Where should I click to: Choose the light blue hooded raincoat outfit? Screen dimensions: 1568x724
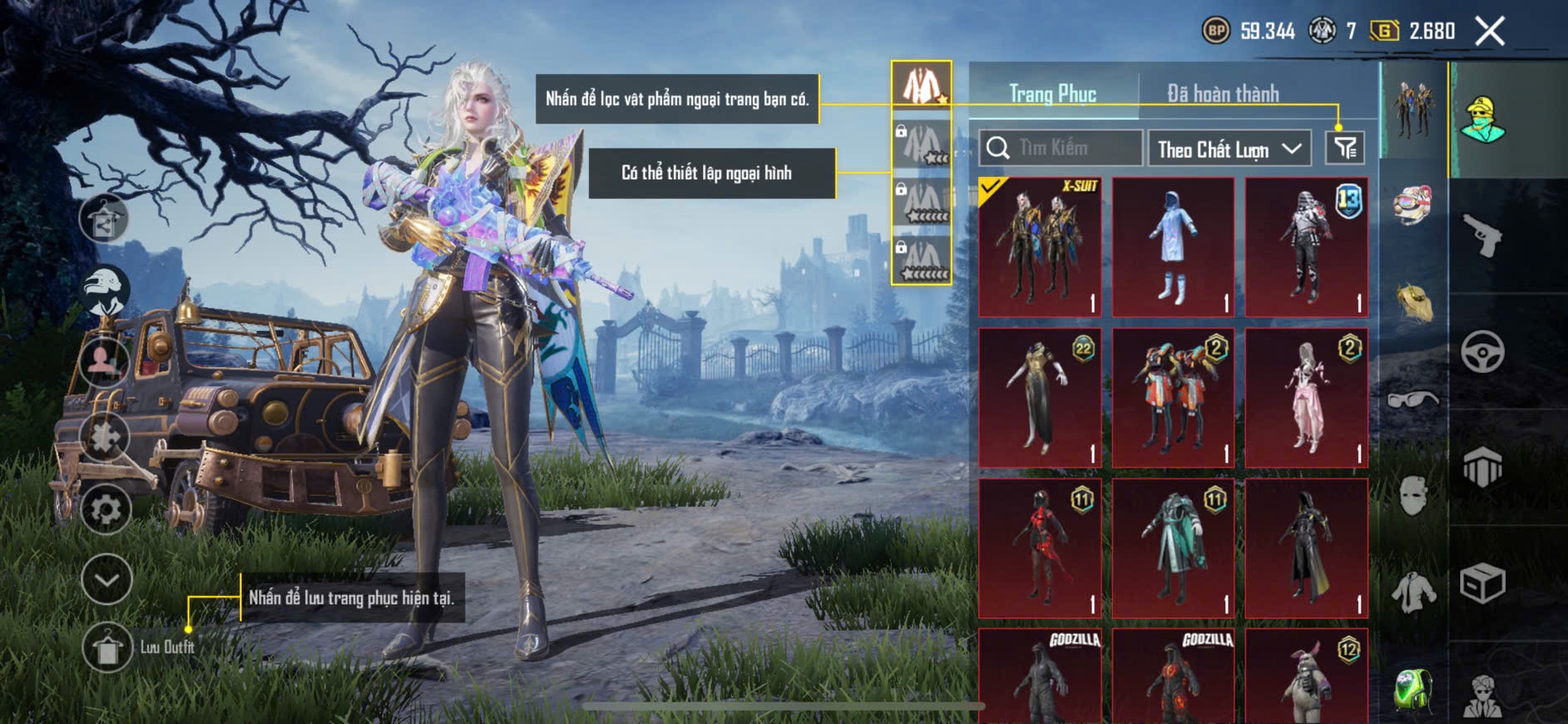click(x=1173, y=247)
